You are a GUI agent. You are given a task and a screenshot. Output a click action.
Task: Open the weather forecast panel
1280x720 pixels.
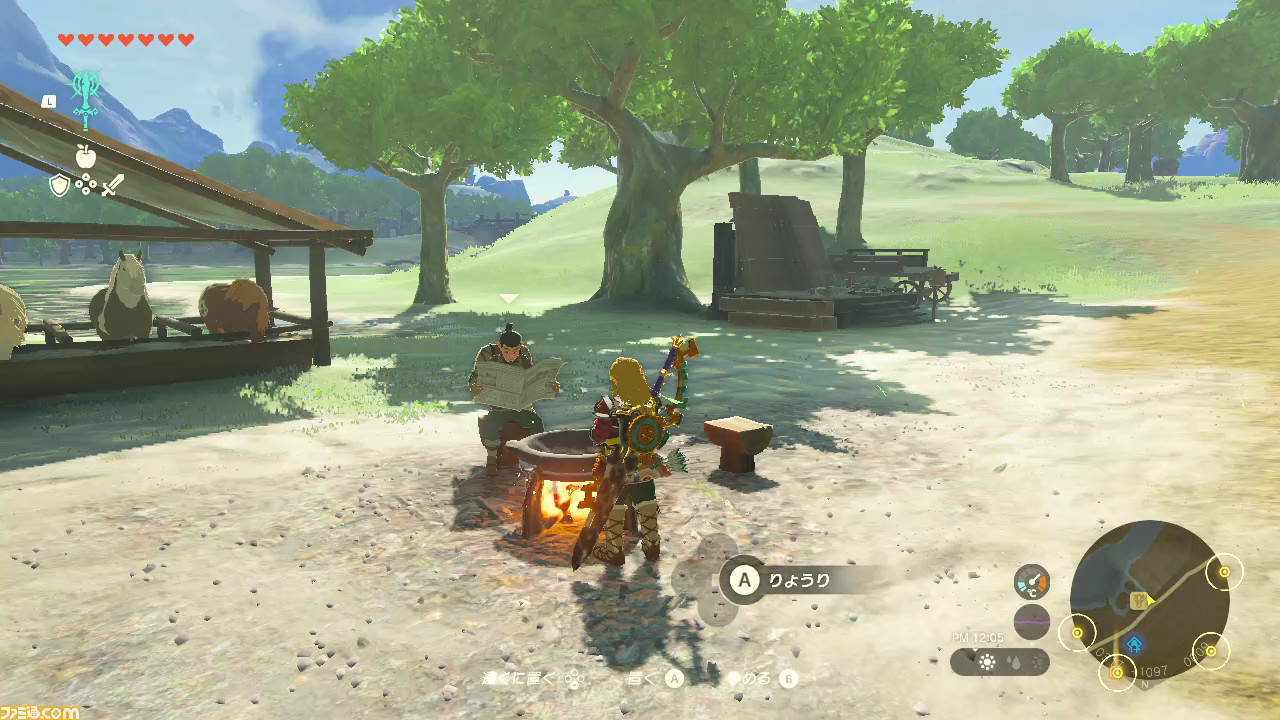pos(1000,662)
